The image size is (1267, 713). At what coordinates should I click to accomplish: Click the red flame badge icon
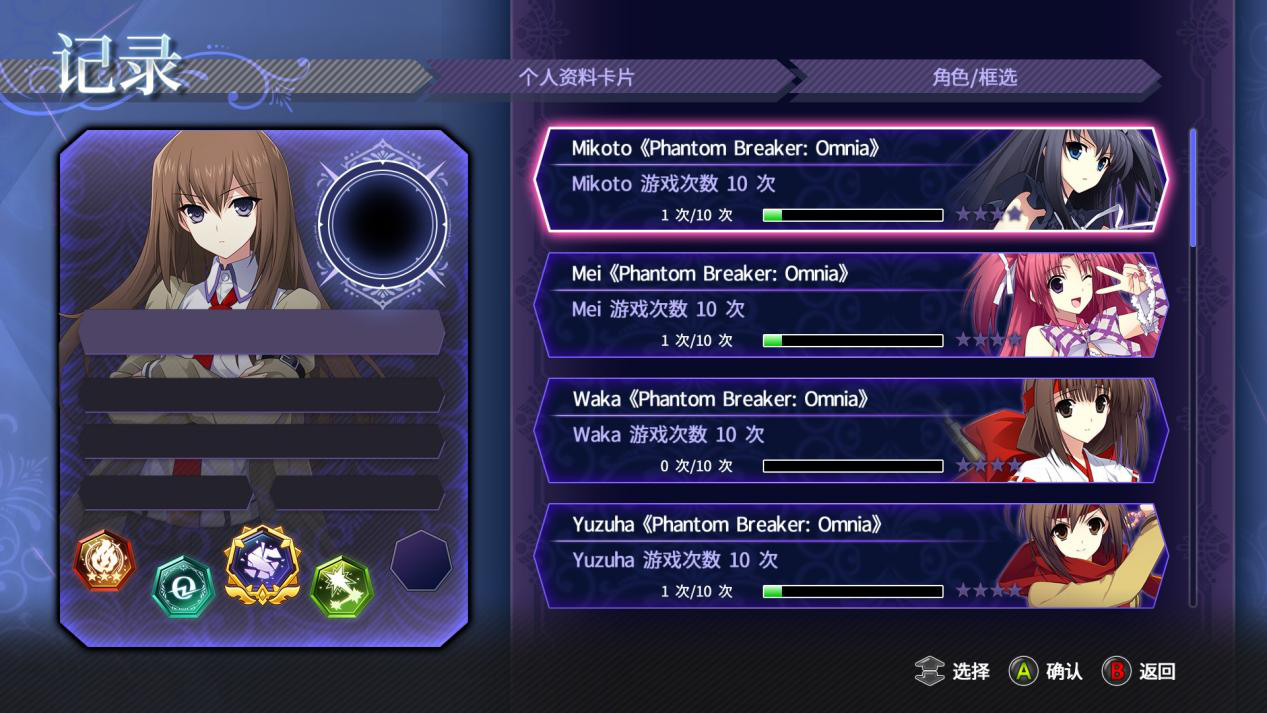pyautogui.click(x=104, y=561)
